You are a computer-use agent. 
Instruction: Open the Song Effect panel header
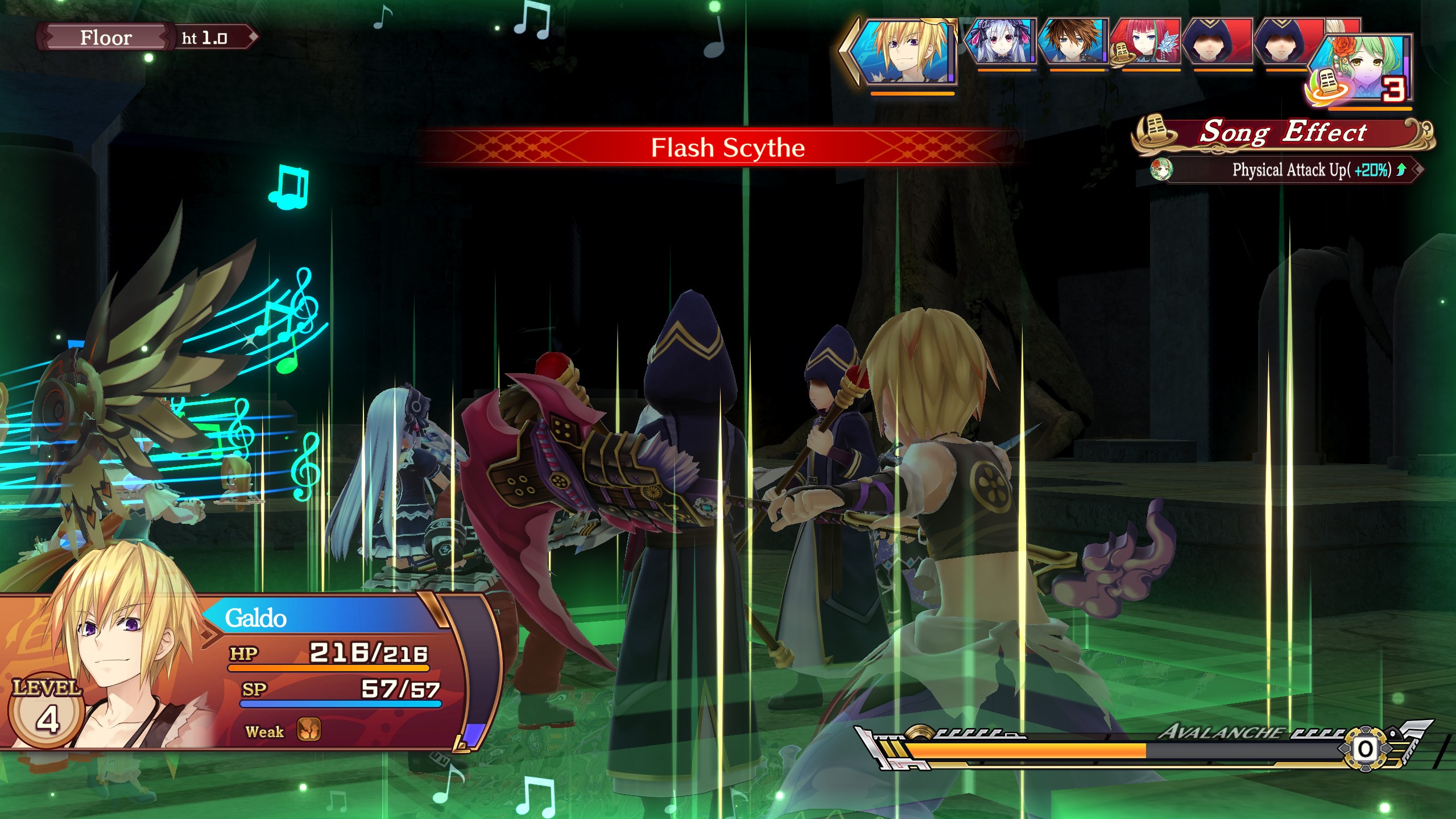[x=1283, y=133]
